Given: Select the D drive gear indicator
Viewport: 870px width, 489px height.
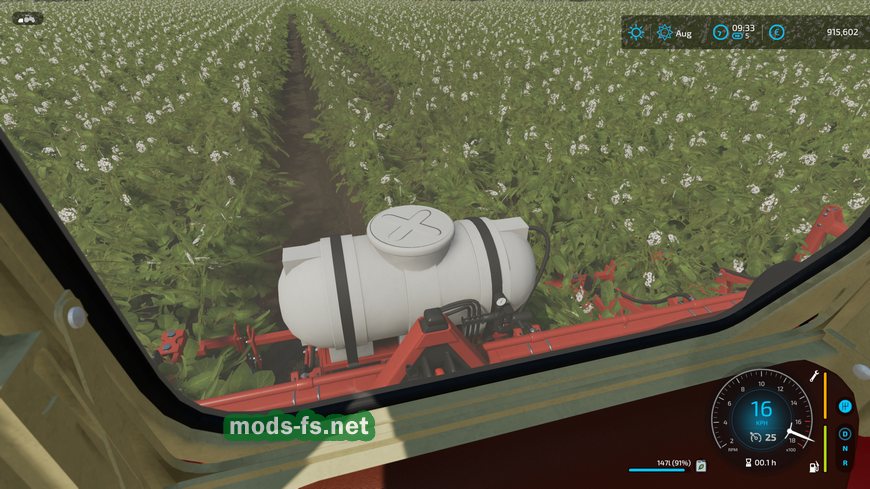Looking at the screenshot, I should [845, 434].
